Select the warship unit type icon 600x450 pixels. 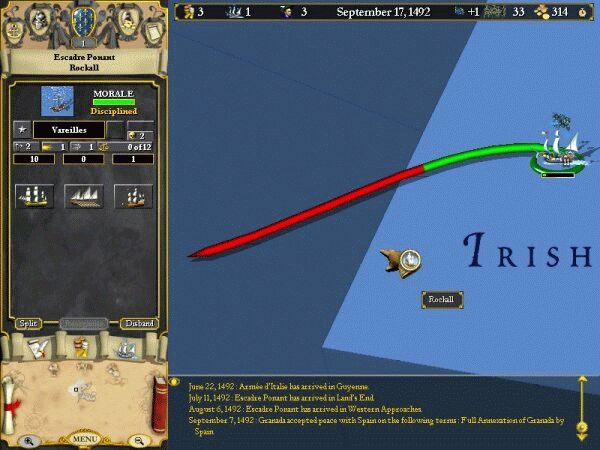pyautogui.click(x=35, y=196)
